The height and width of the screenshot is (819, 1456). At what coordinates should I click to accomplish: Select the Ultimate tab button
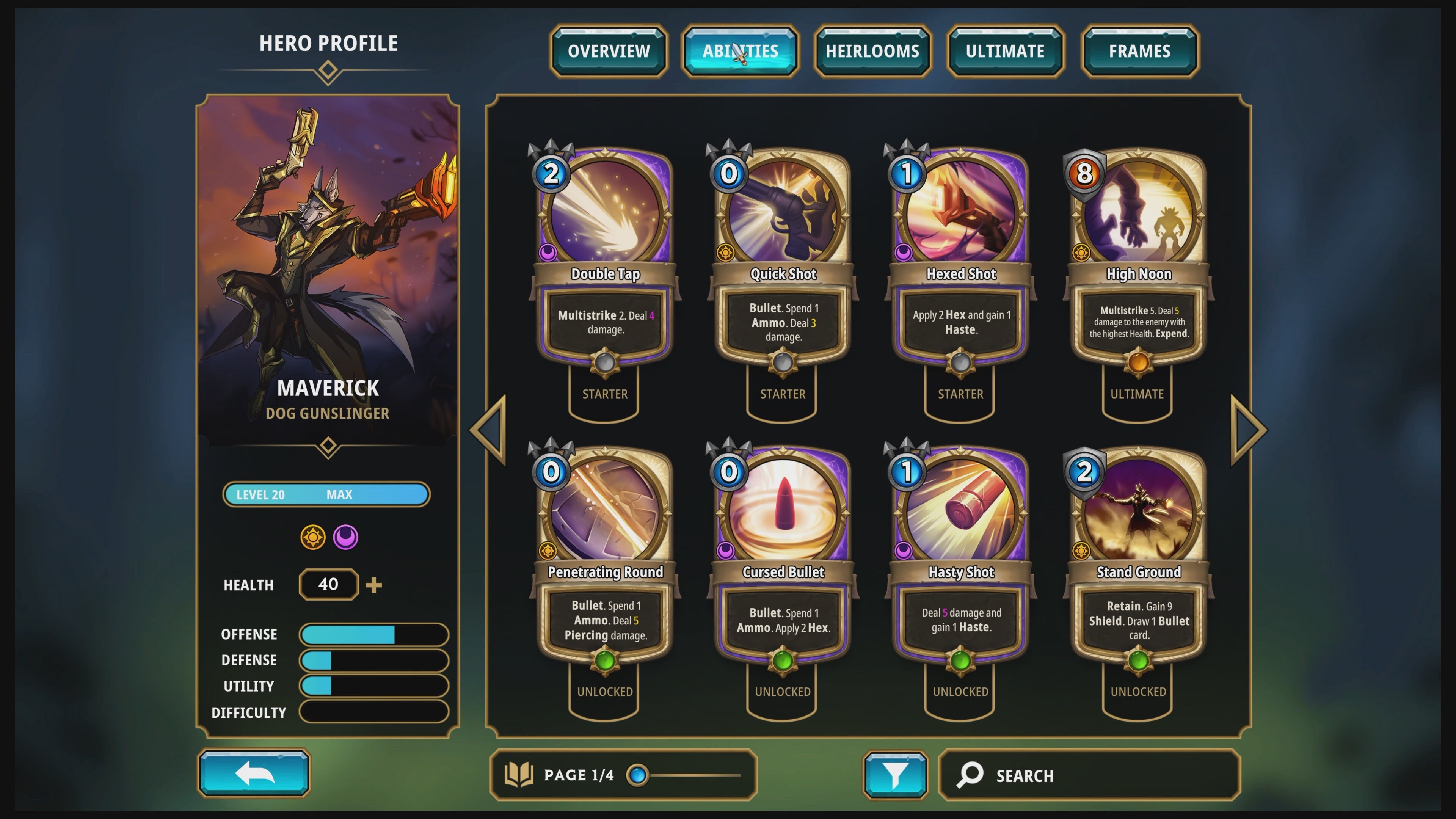click(x=1006, y=51)
